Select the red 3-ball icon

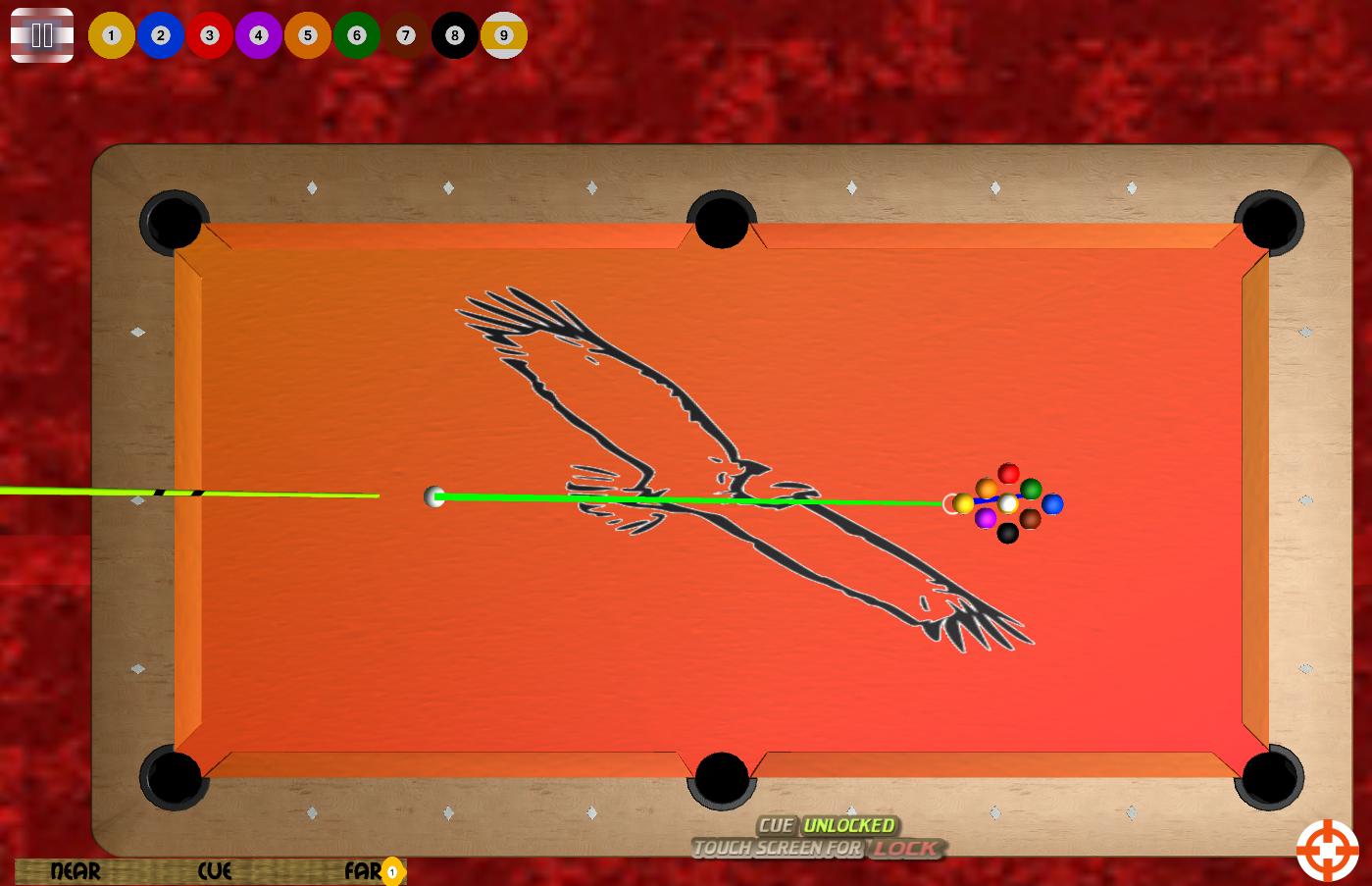209,35
